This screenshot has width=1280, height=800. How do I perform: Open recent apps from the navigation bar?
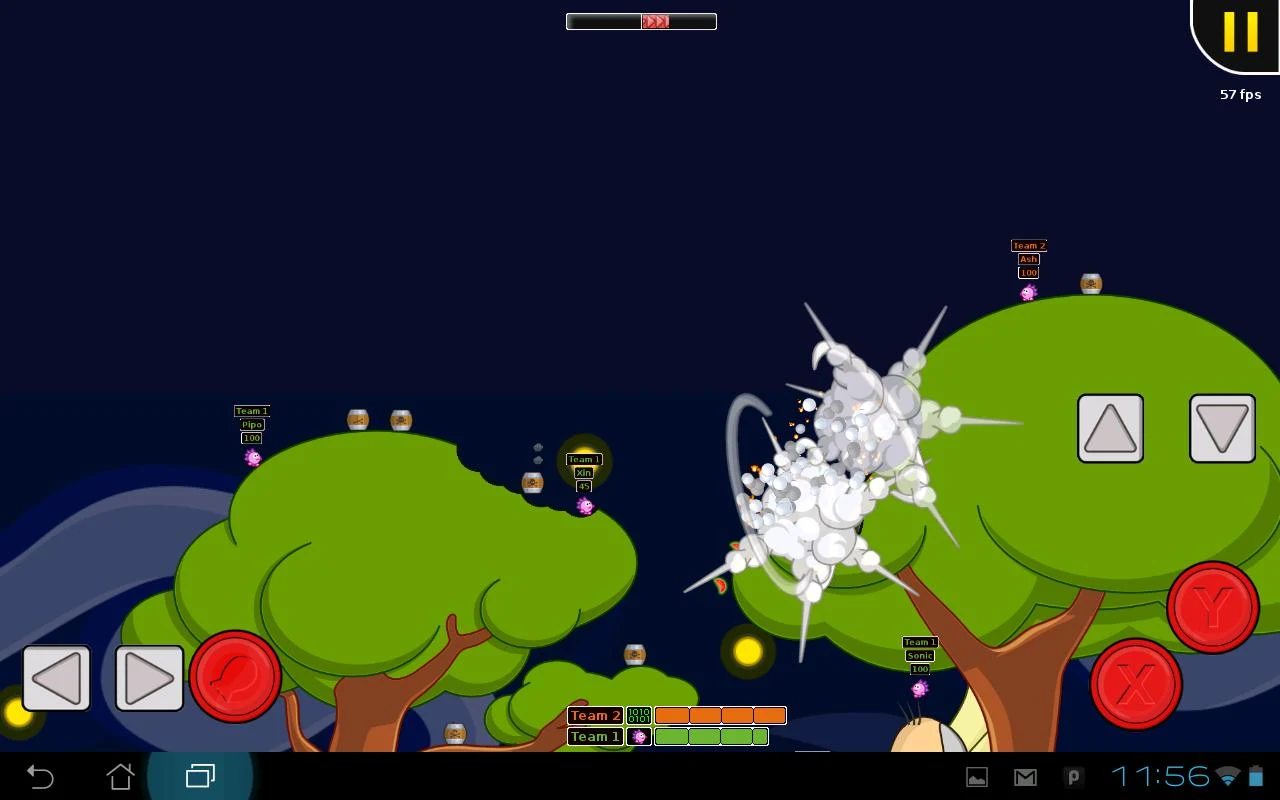[x=200, y=776]
